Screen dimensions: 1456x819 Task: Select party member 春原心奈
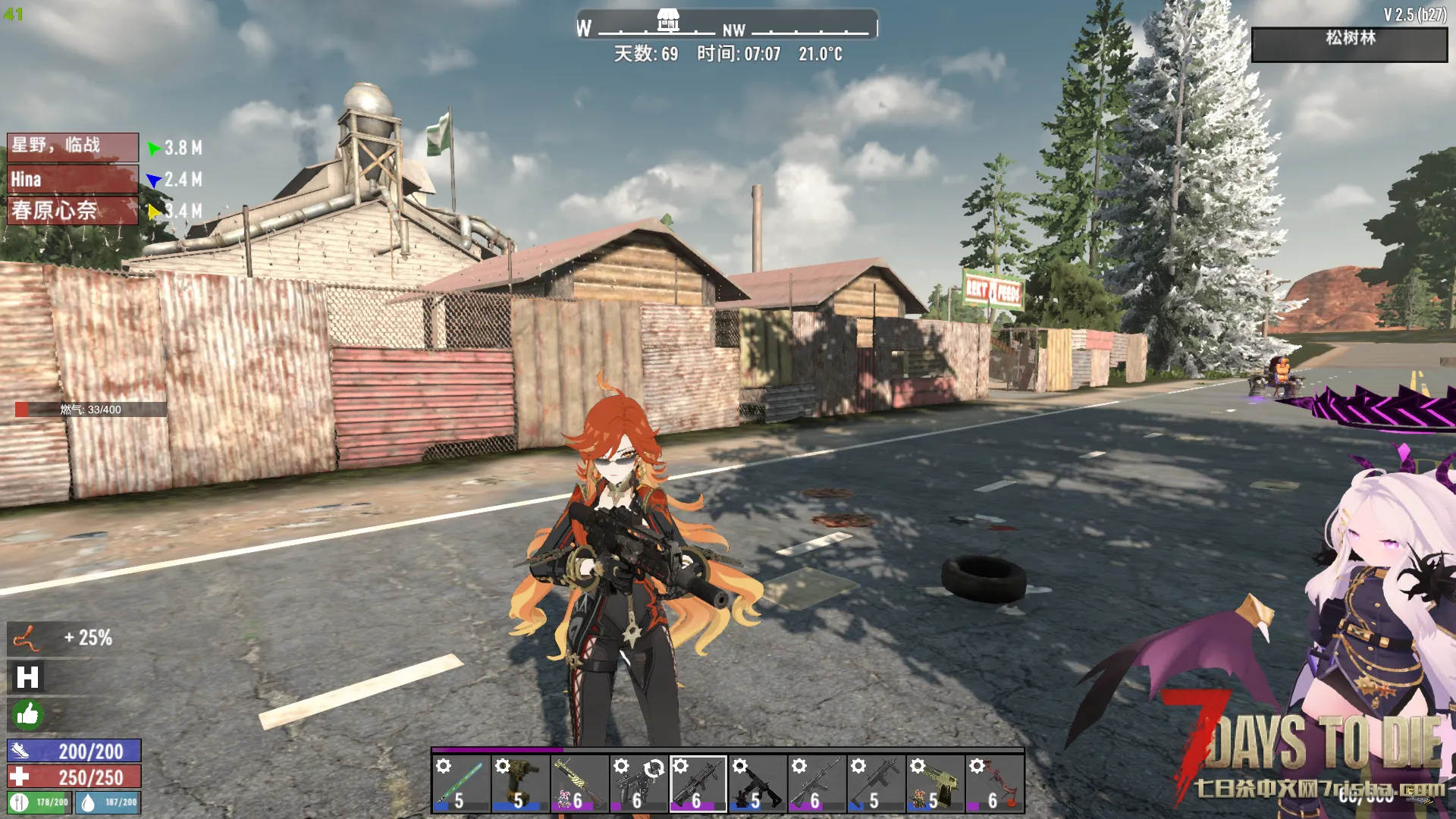click(73, 211)
